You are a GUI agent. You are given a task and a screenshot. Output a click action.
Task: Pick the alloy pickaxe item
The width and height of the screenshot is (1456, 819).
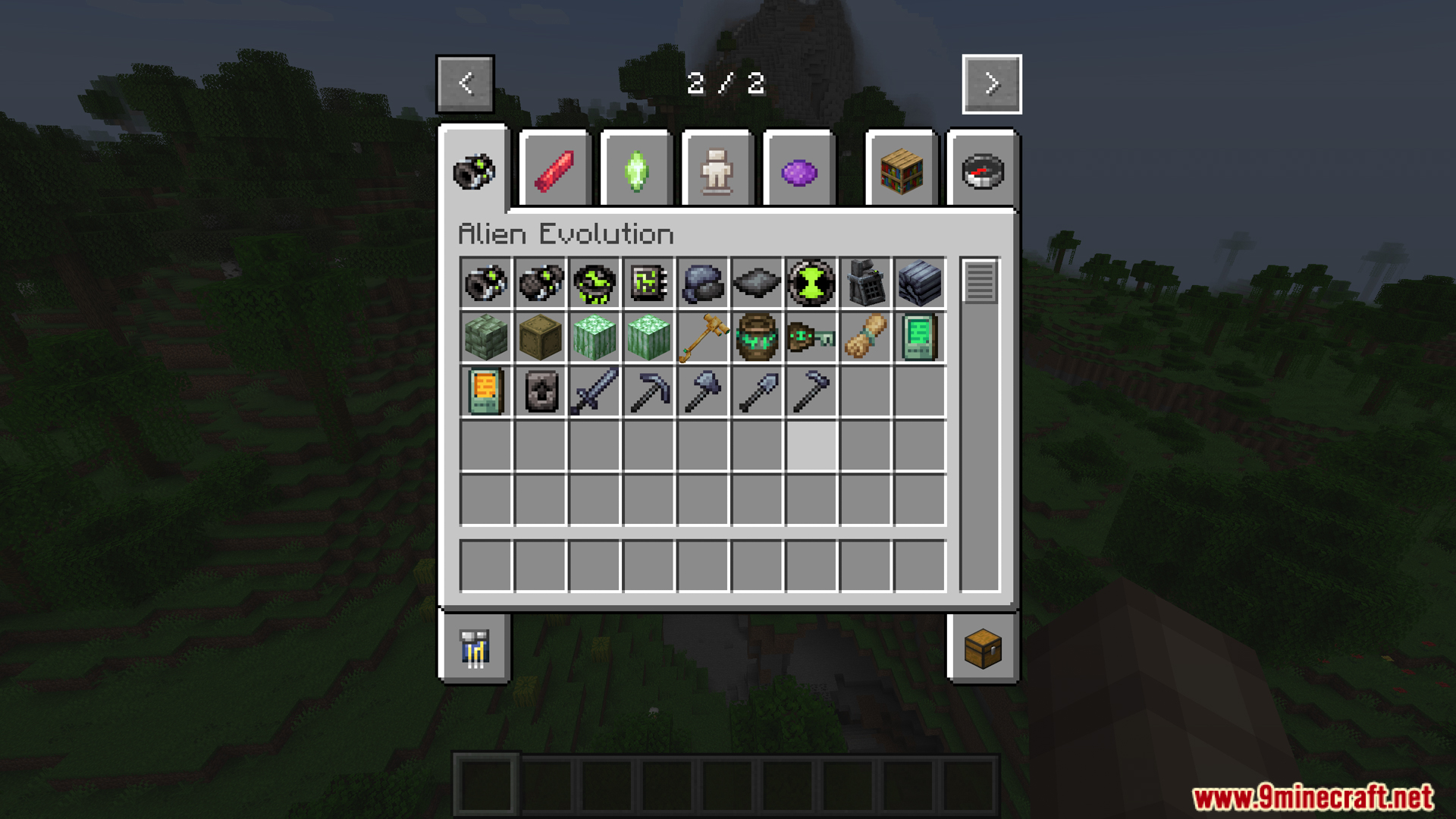(x=648, y=391)
